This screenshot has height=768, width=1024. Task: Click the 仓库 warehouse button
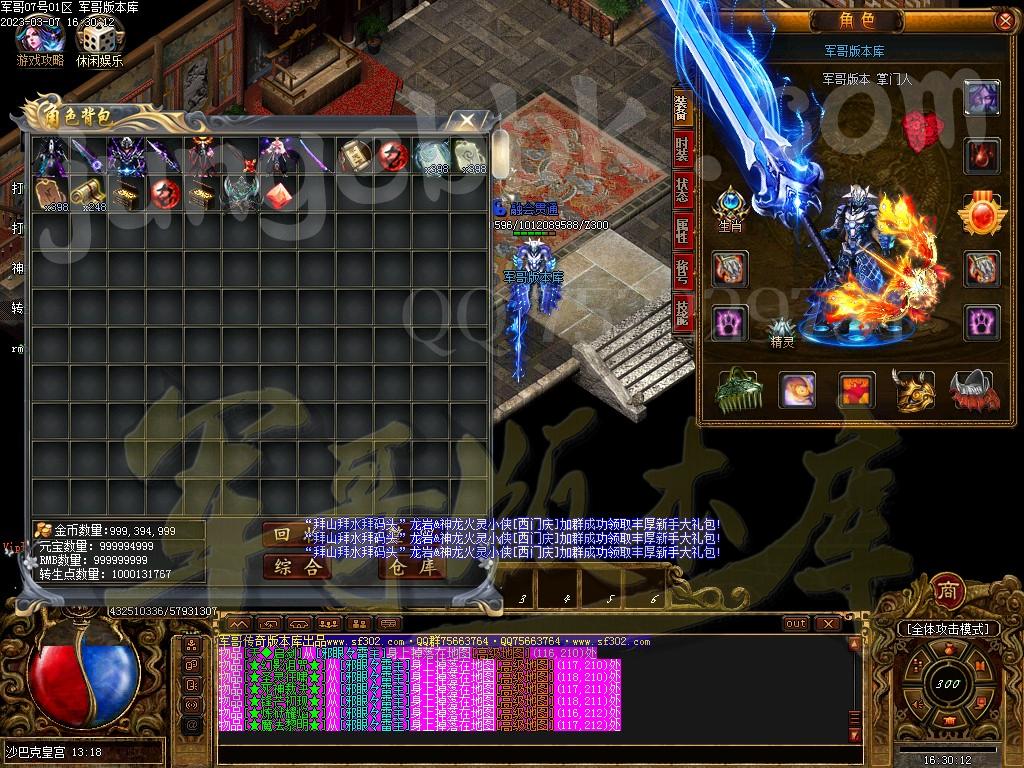point(412,567)
